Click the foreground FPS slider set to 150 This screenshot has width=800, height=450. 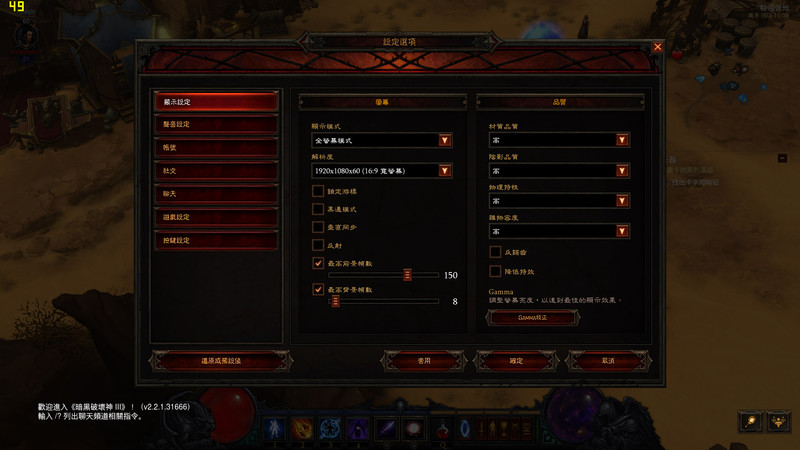point(408,274)
